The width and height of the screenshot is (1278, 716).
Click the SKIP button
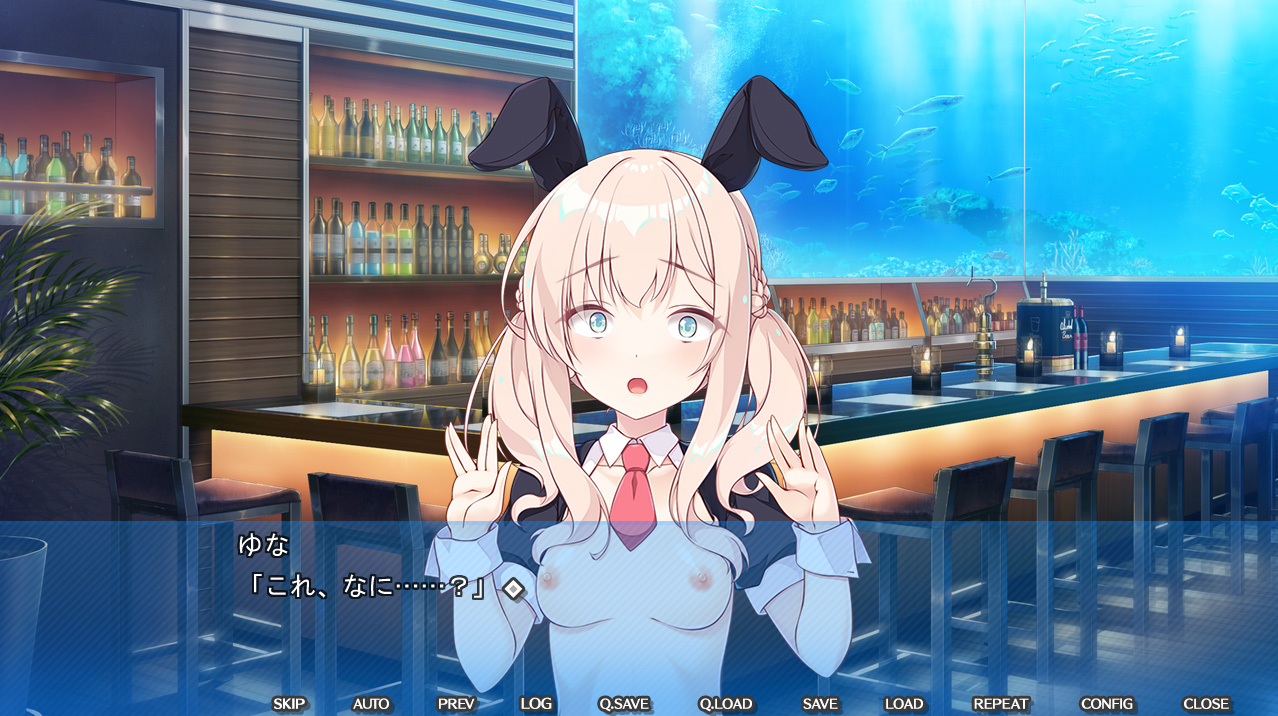pyautogui.click(x=289, y=704)
